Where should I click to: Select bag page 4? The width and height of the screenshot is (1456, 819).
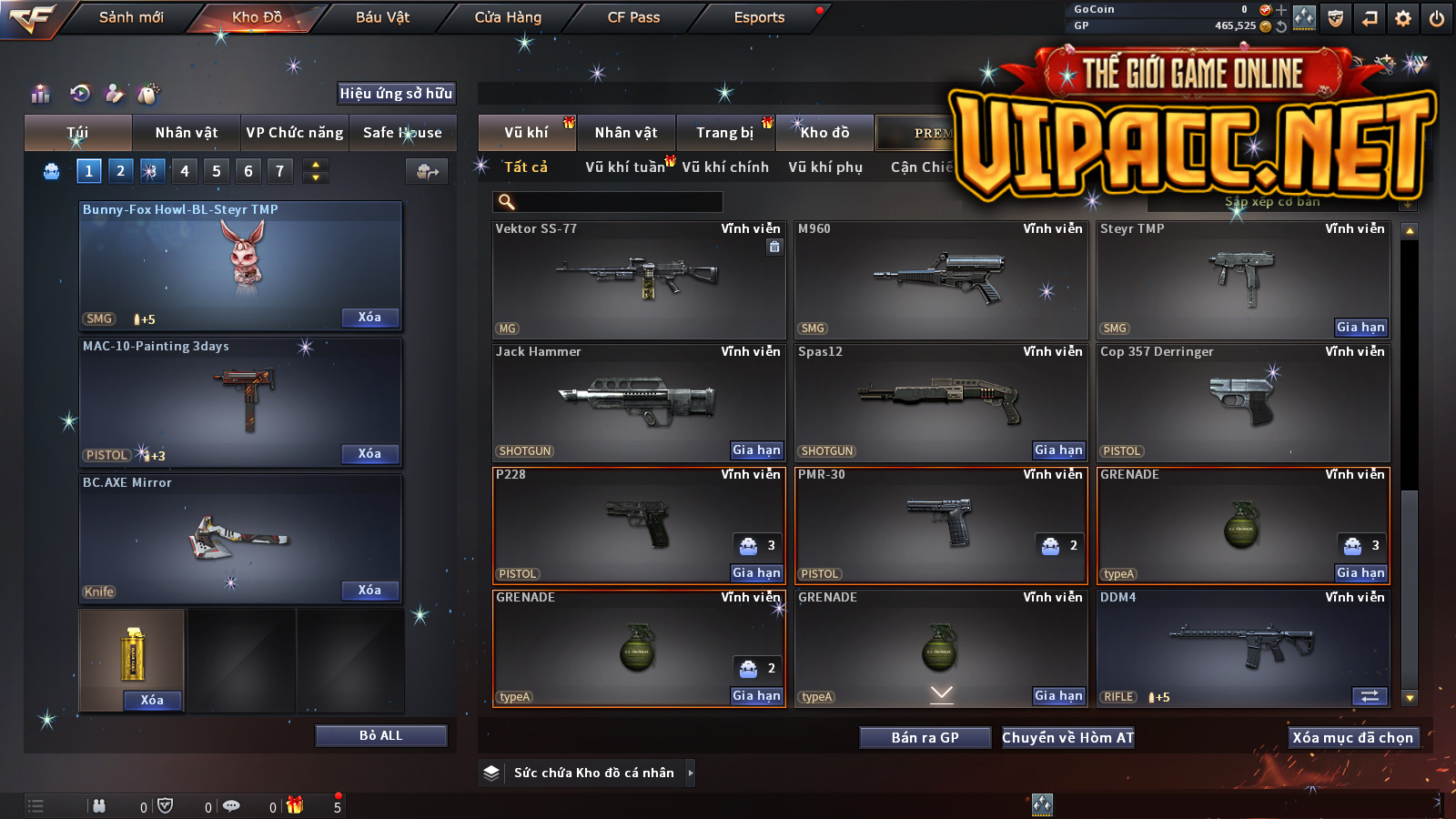click(x=185, y=171)
